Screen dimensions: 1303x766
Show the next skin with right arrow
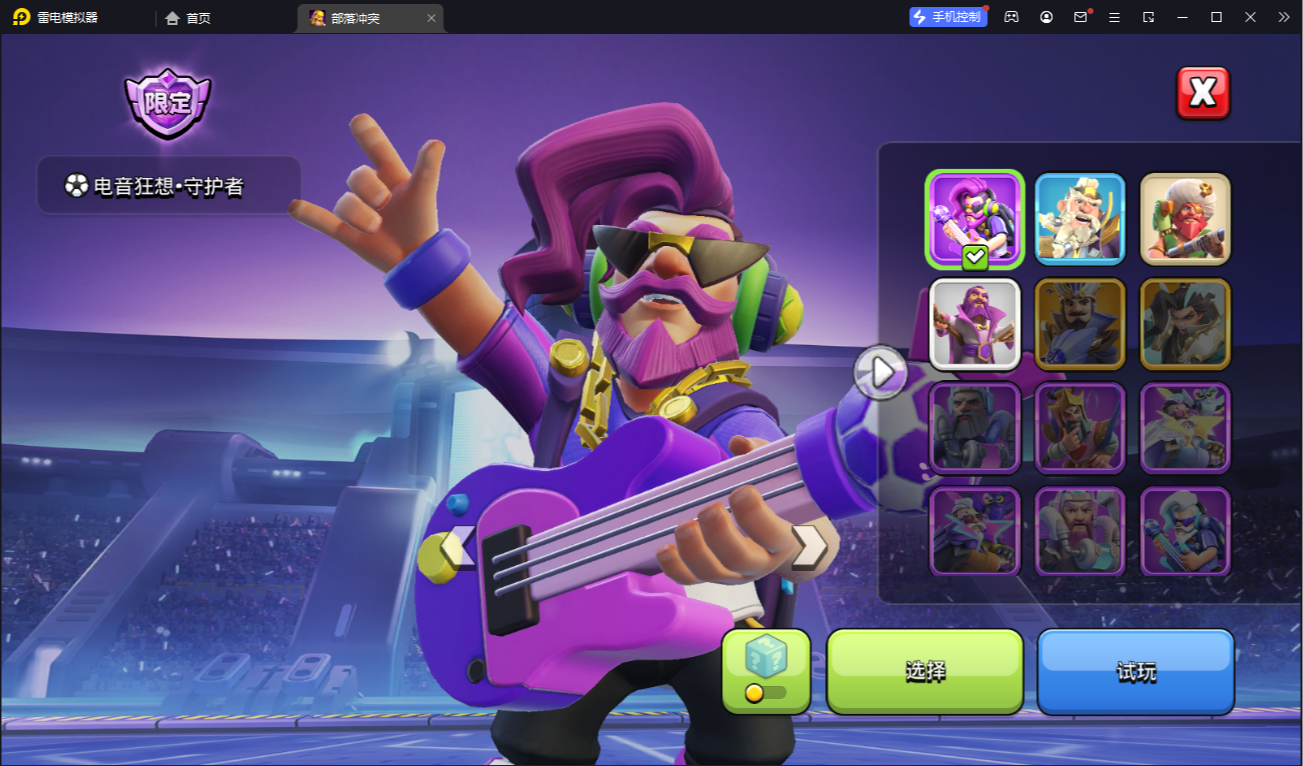(x=808, y=547)
